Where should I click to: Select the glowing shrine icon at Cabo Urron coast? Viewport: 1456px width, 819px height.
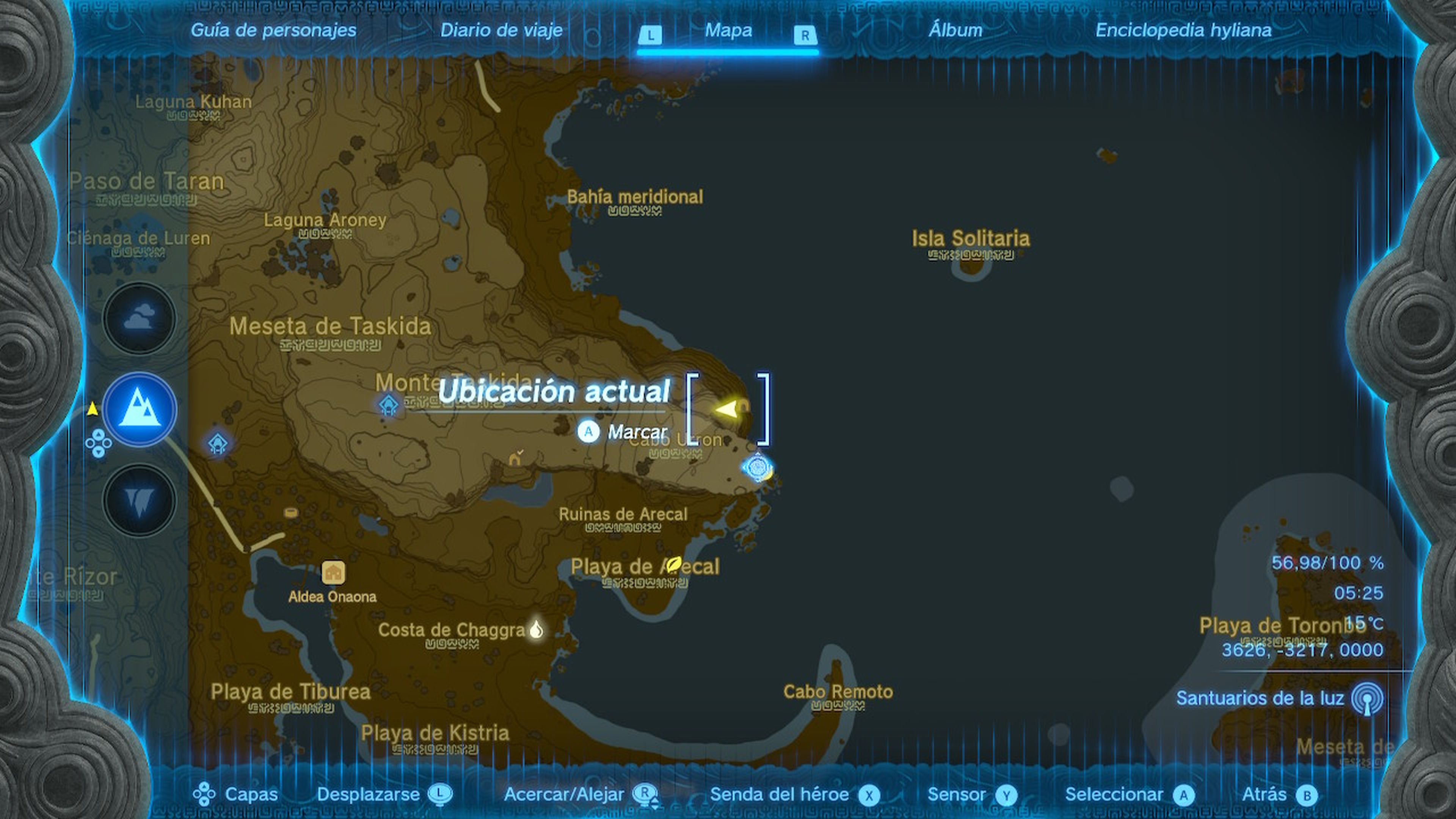pos(758,468)
